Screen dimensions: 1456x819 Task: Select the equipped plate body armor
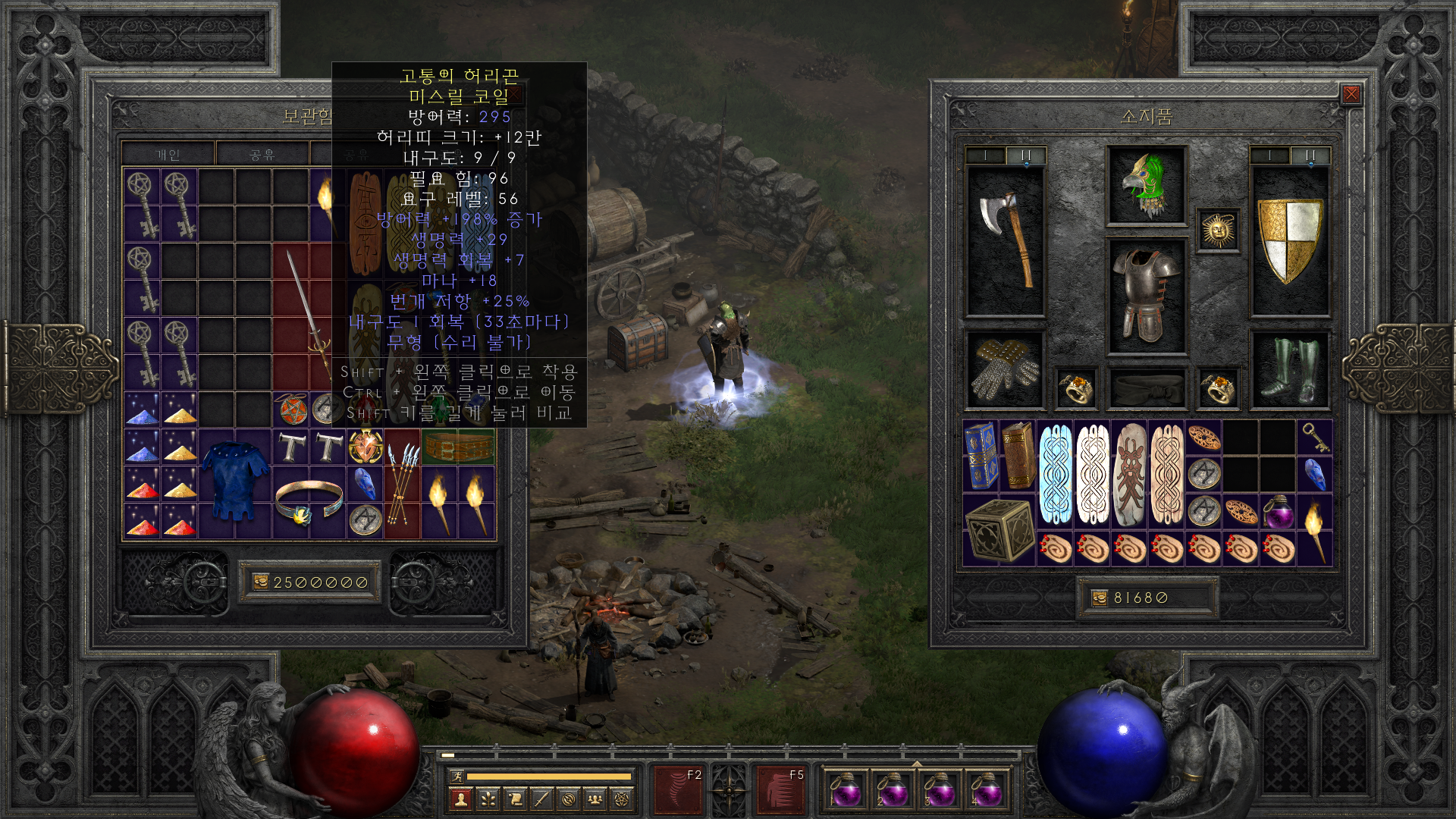(x=1146, y=297)
